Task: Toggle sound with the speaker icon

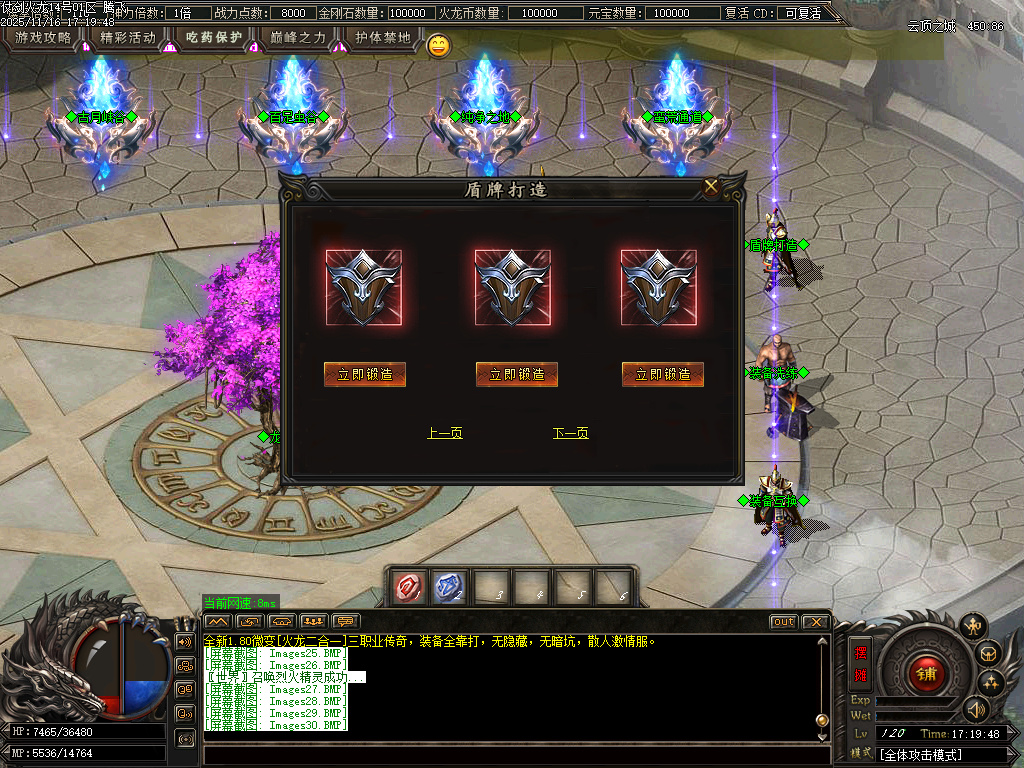Action: pos(976,709)
